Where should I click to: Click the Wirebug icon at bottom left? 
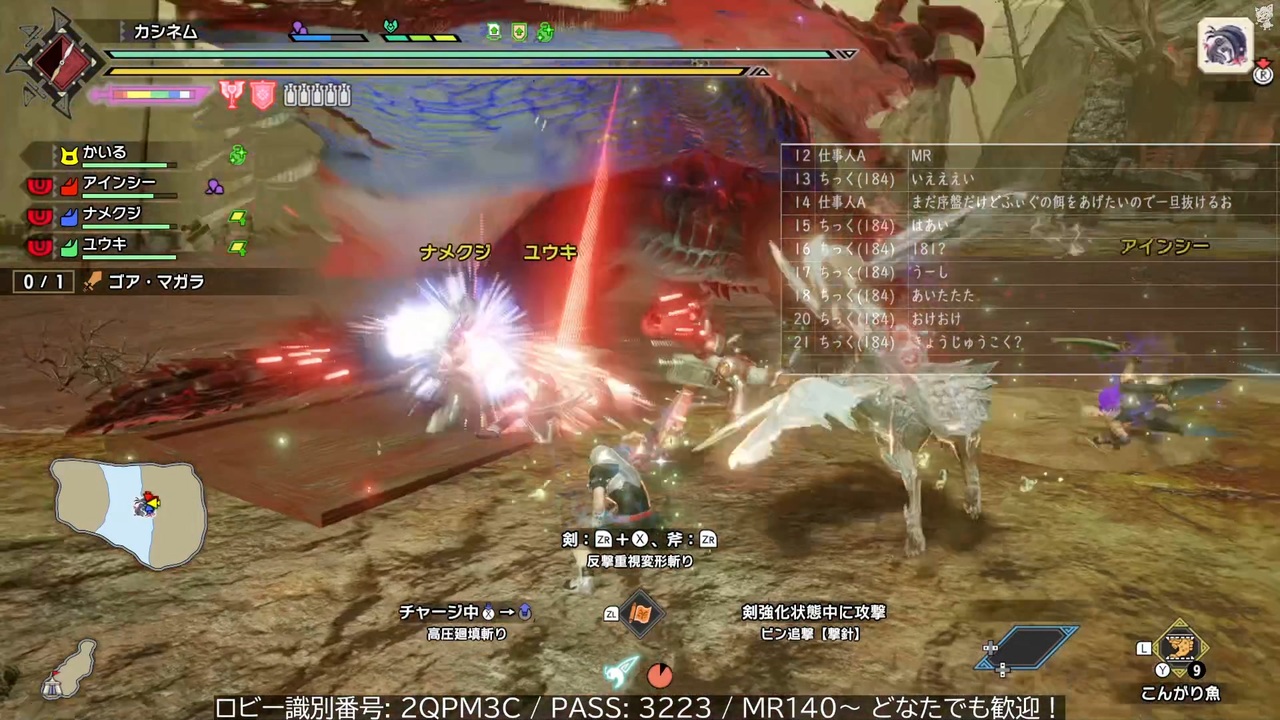point(618,673)
